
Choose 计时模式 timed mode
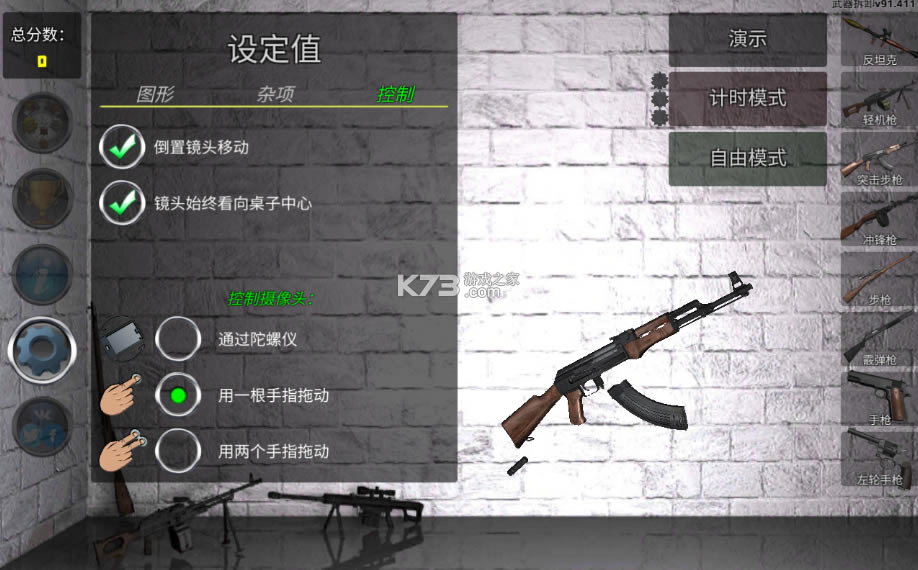pos(747,99)
